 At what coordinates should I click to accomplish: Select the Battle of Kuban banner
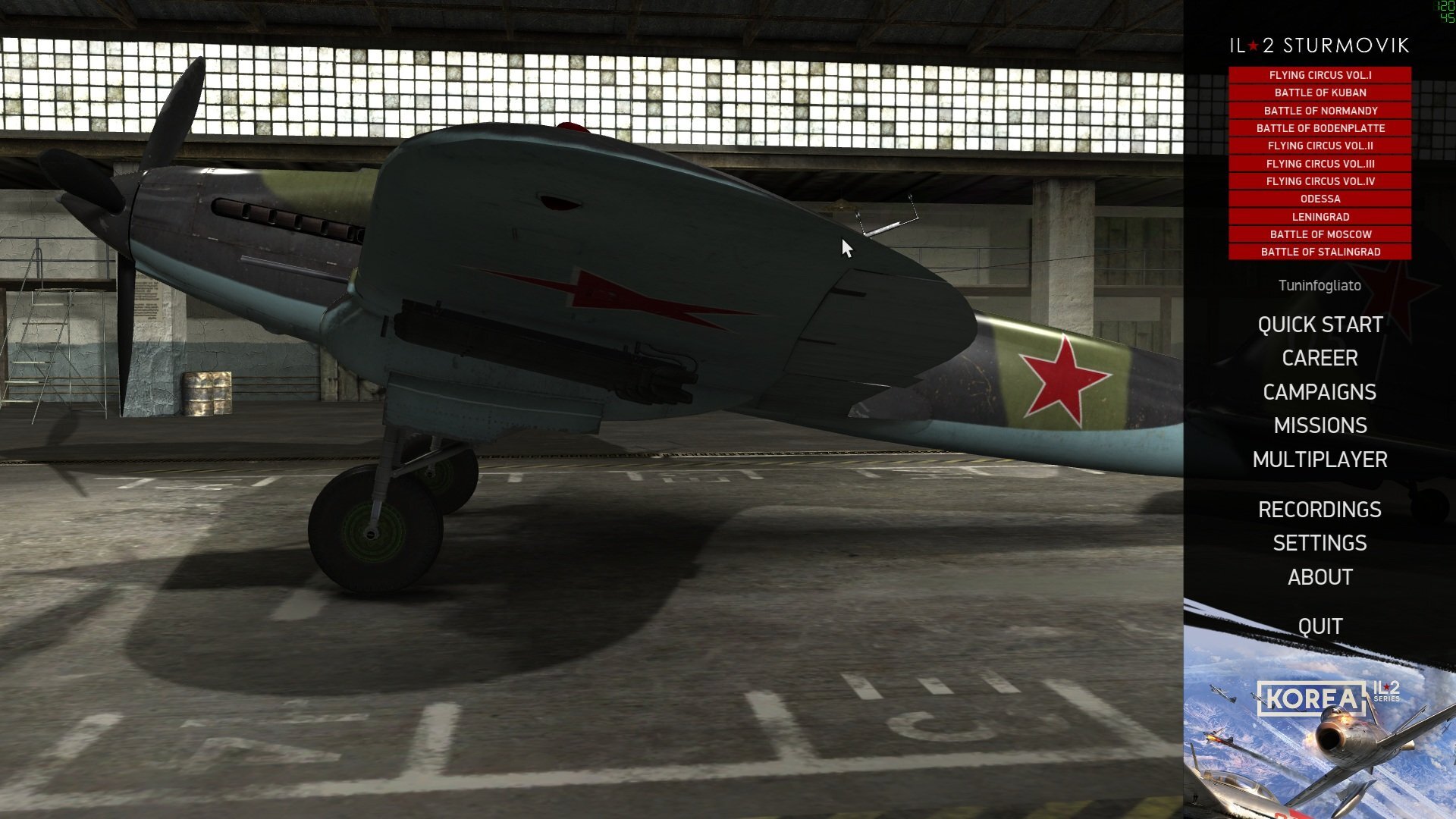1321,93
